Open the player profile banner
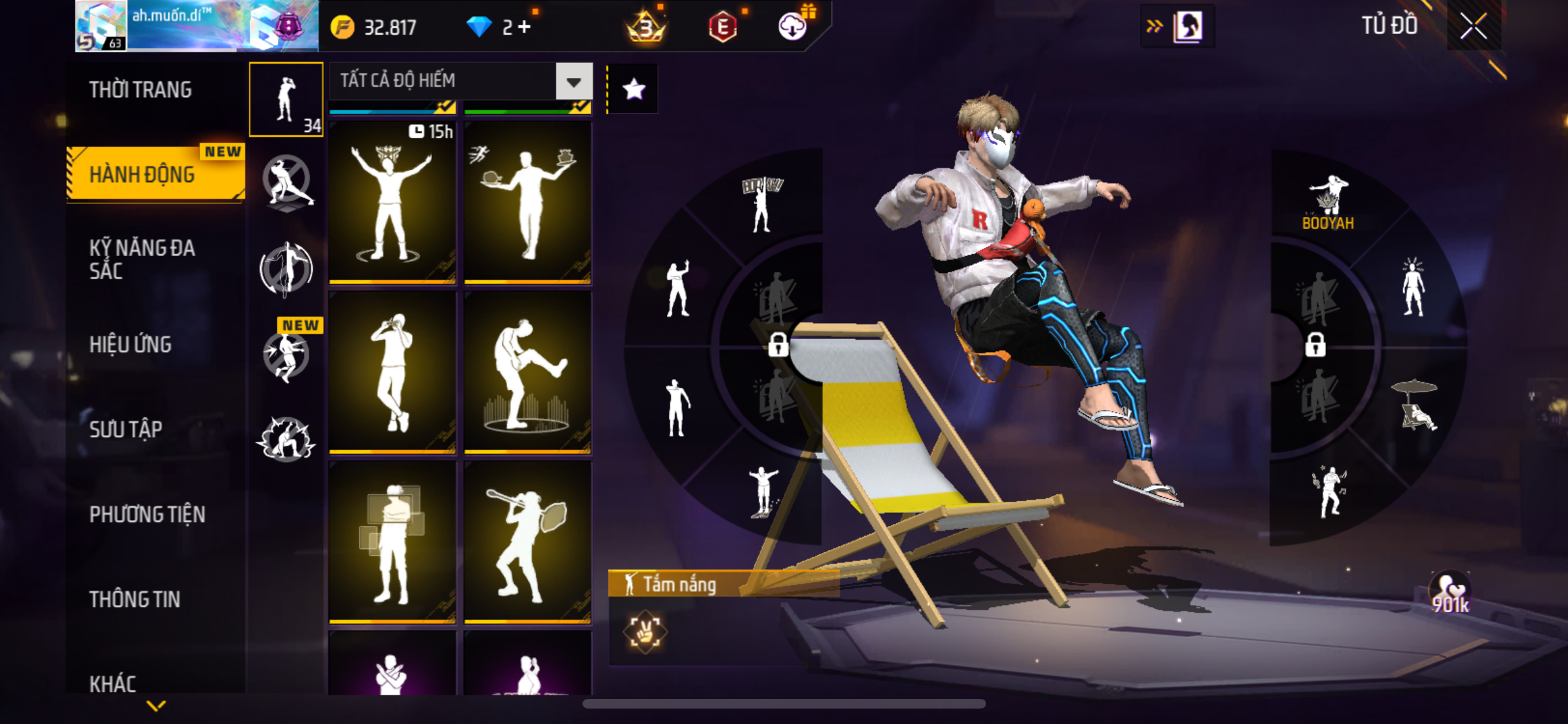Screen dimensions: 1568x724 pyautogui.click(x=197, y=26)
